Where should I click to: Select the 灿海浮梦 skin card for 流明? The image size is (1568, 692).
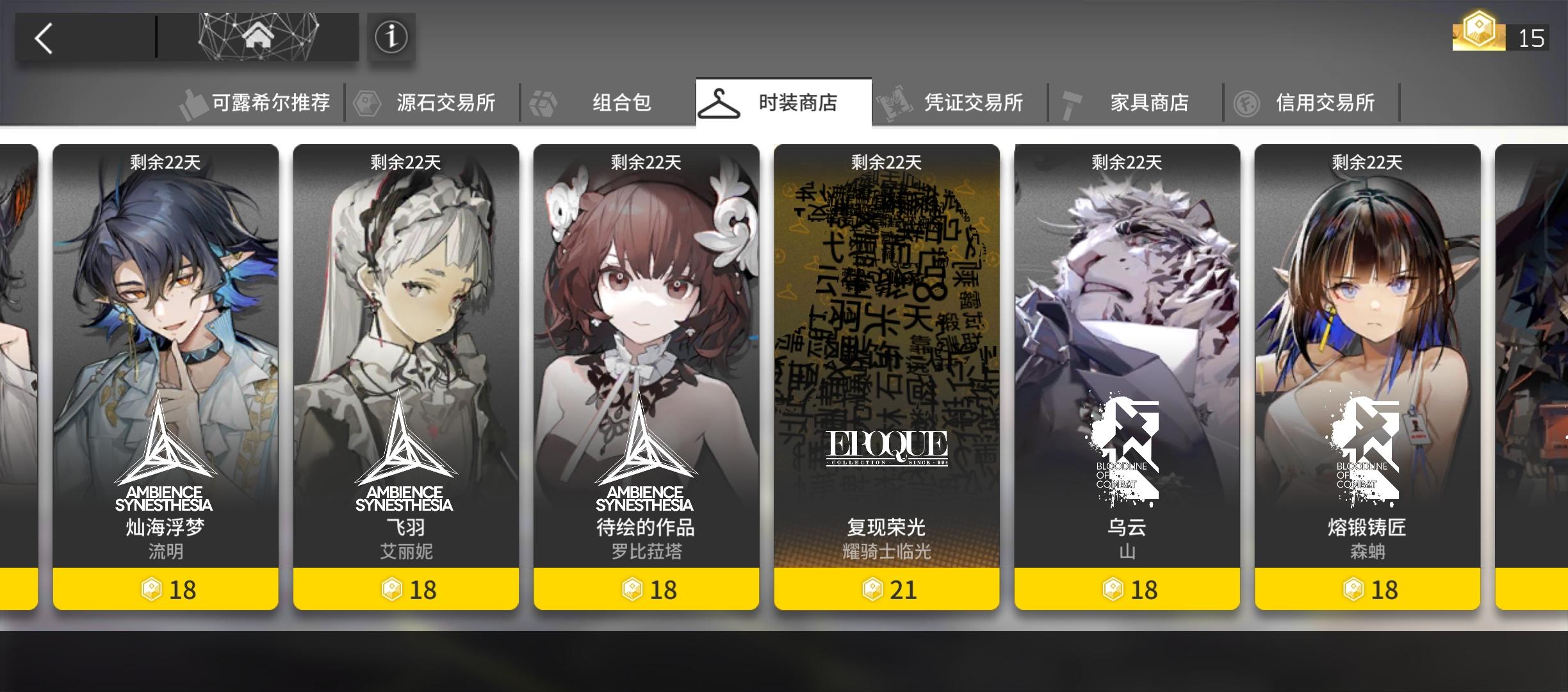pyautogui.click(x=166, y=359)
